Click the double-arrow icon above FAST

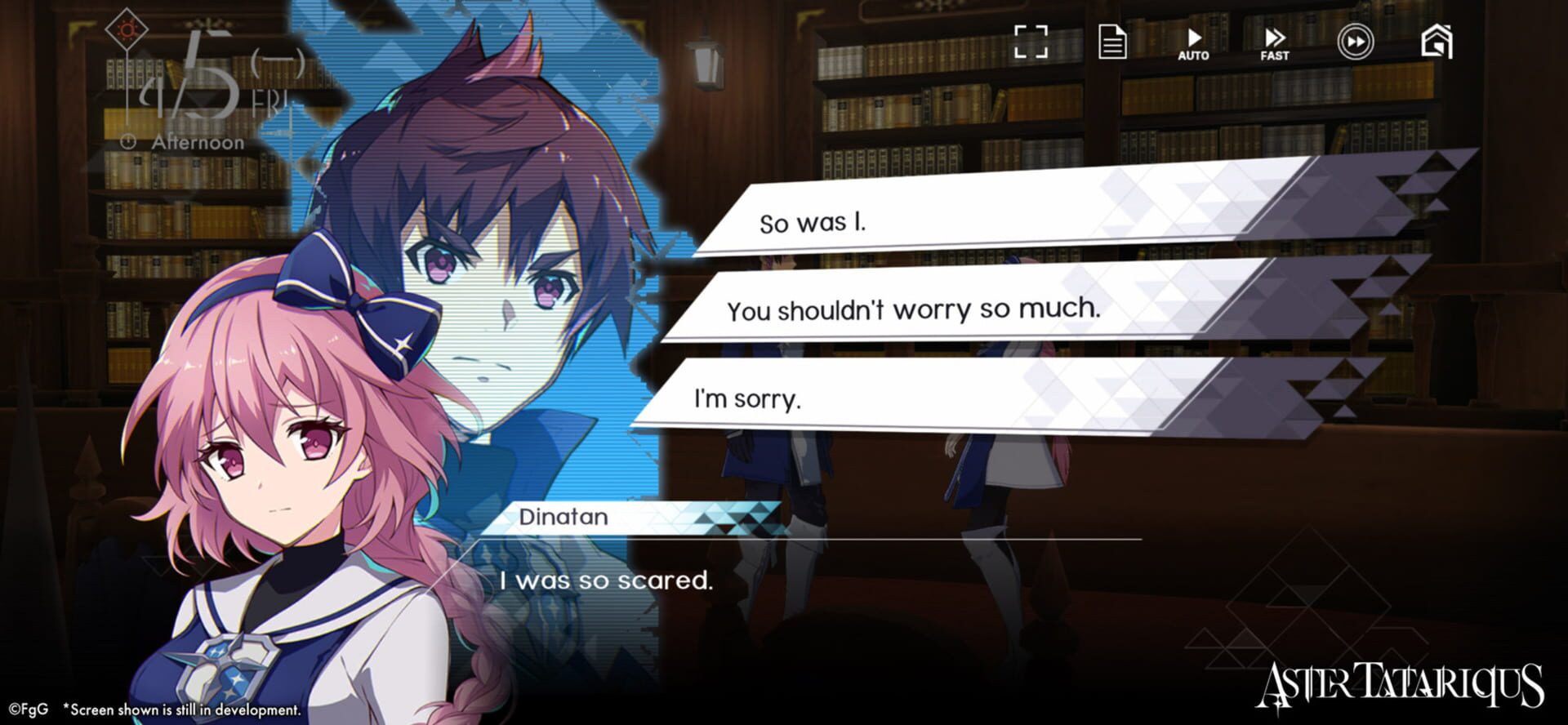click(x=1275, y=37)
